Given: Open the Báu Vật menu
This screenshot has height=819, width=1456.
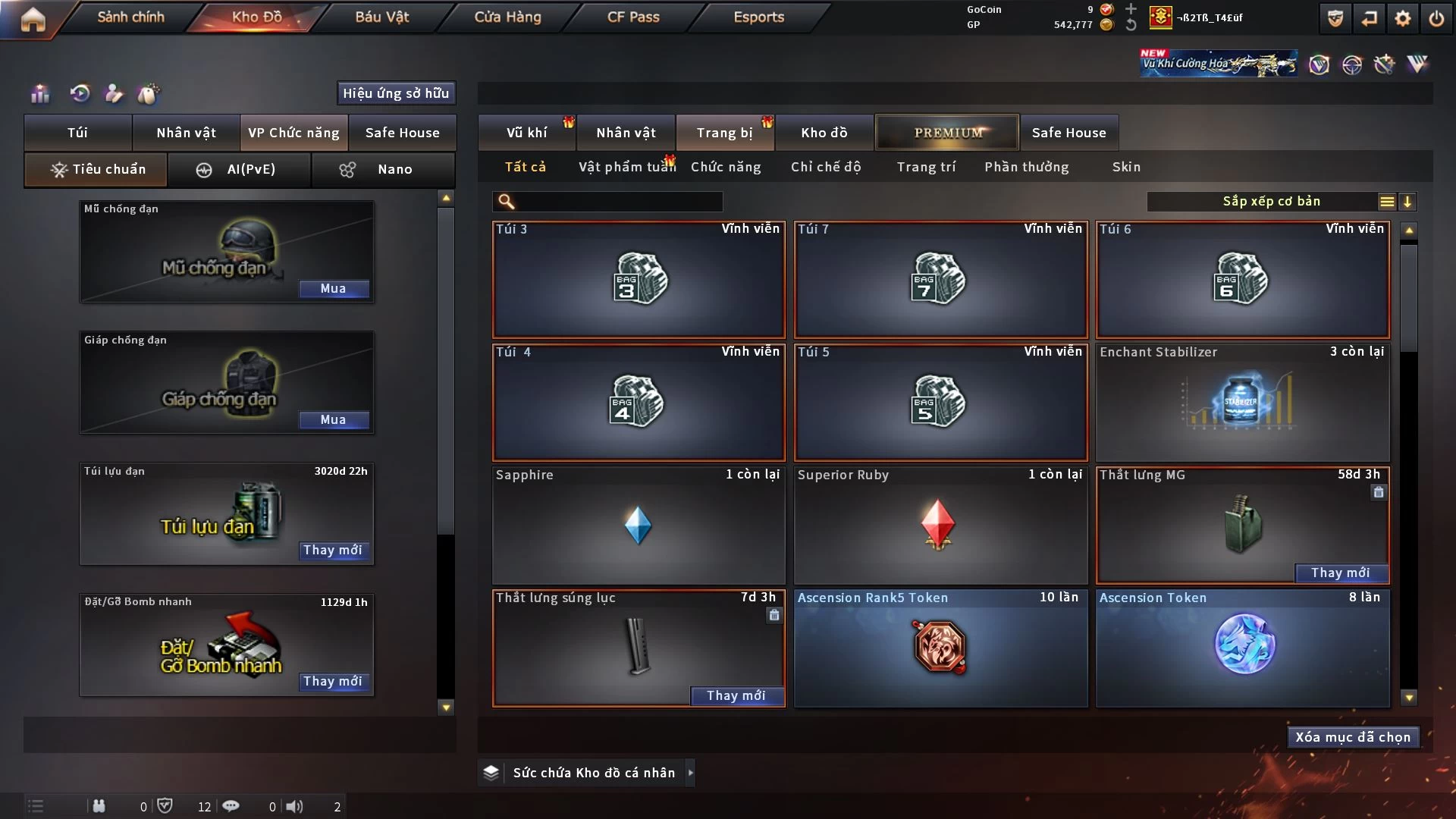Looking at the screenshot, I should click(381, 17).
